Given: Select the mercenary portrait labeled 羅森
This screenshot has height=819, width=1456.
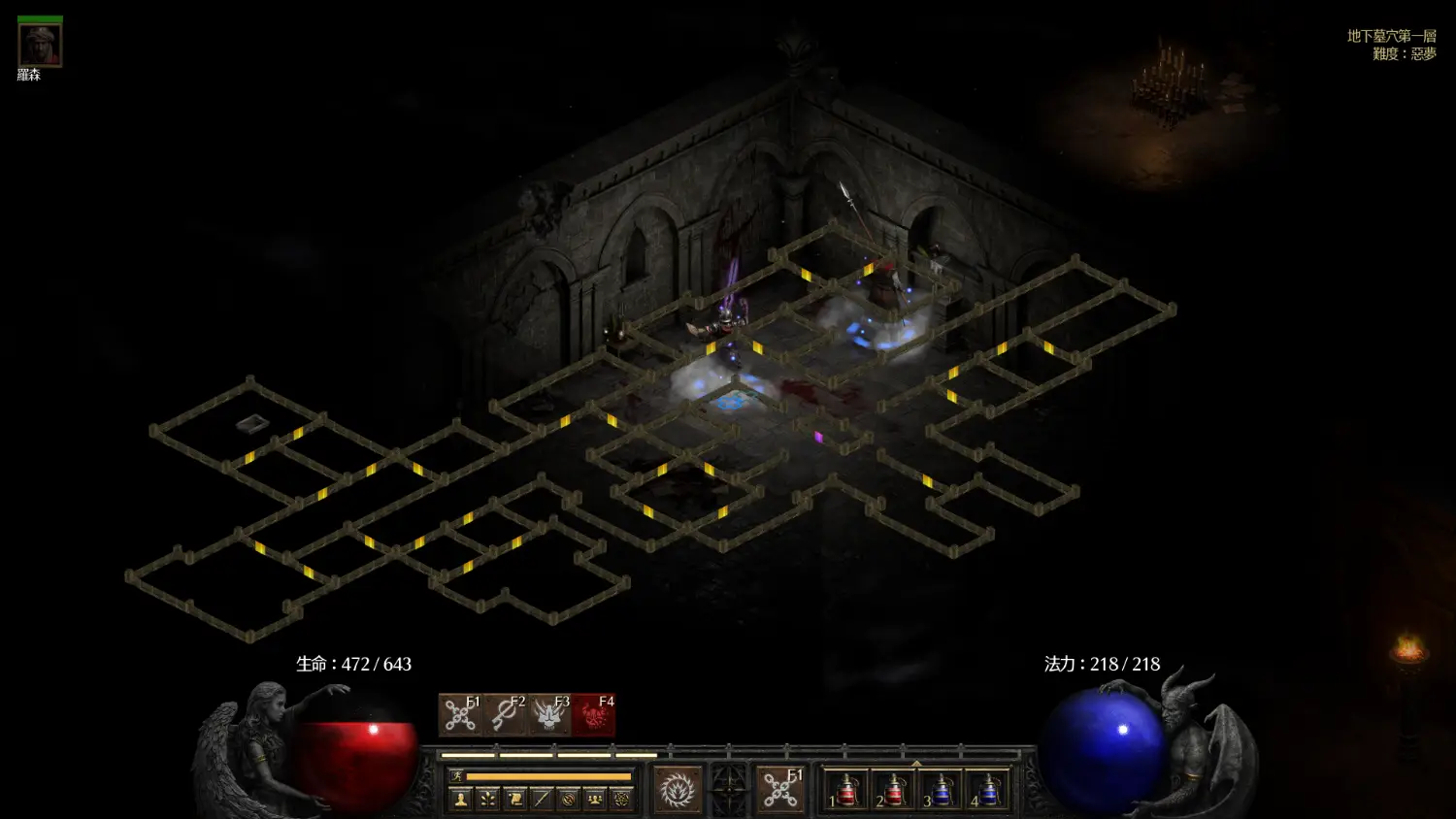Looking at the screenshot, I should 40,45.
